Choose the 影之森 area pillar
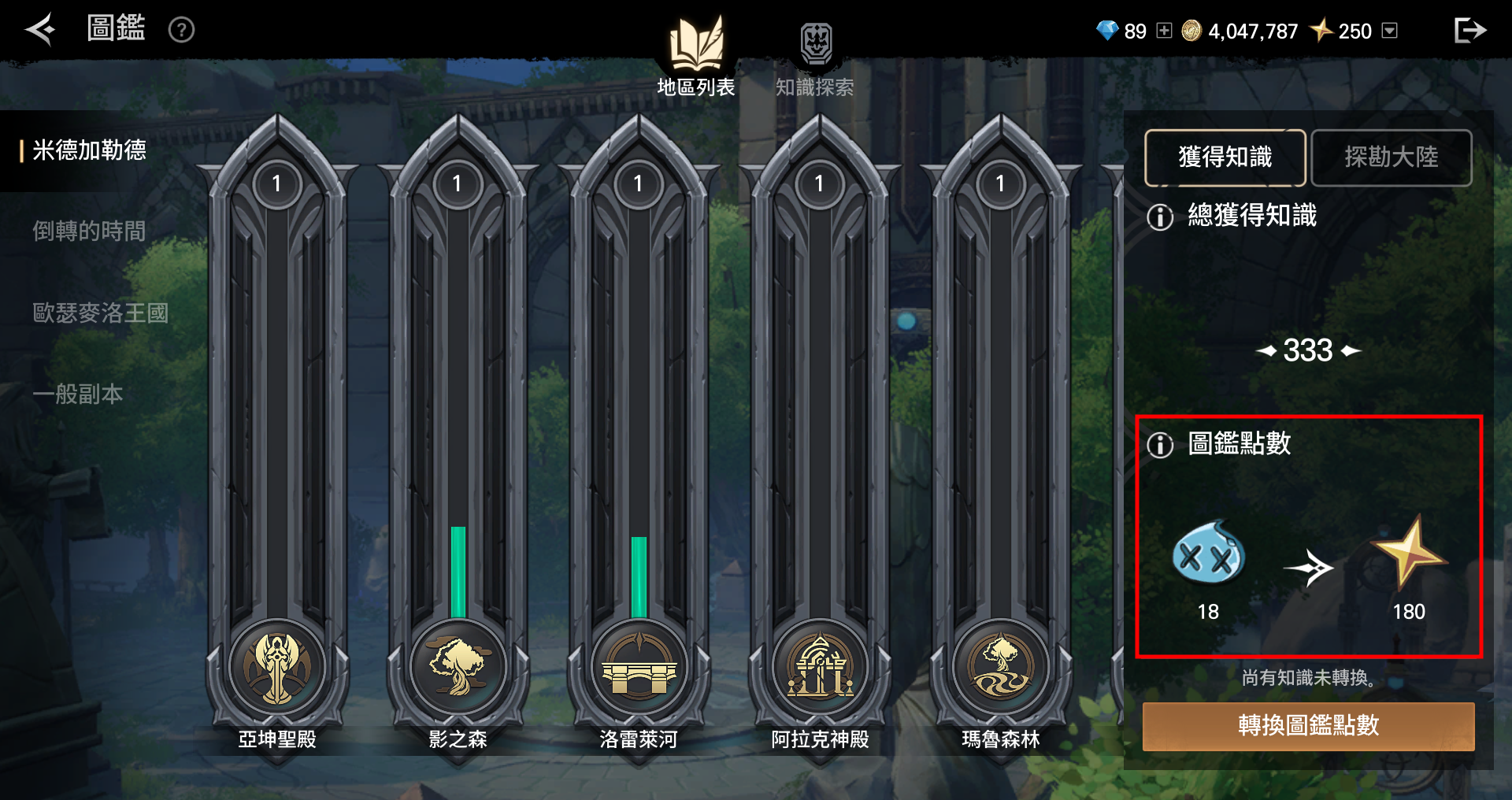This screenshot has width=1512, height=800. (x=458, y=666)
